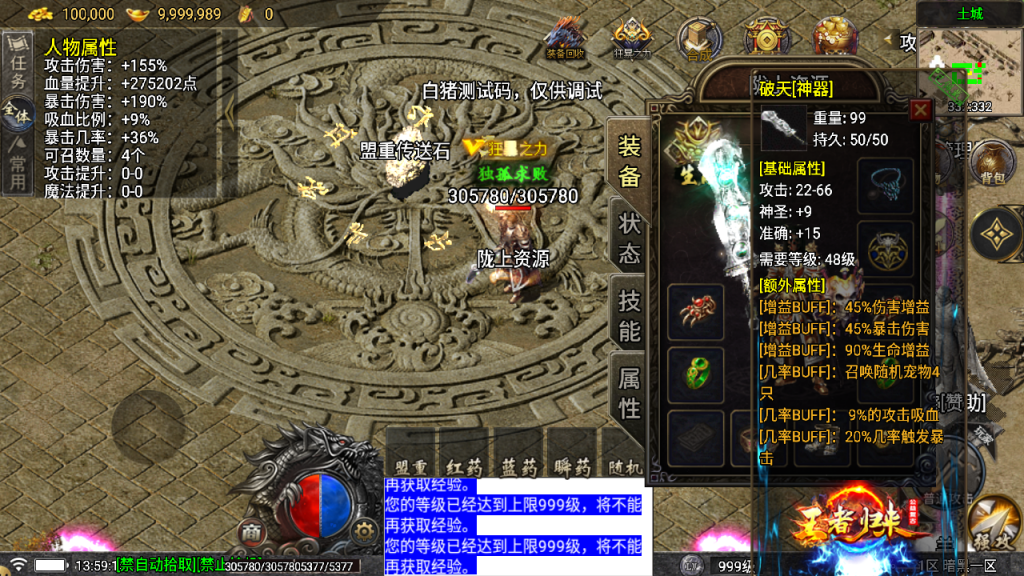
Task: Switch to the 状态 status tab
Action: click(x=629, y=239)
